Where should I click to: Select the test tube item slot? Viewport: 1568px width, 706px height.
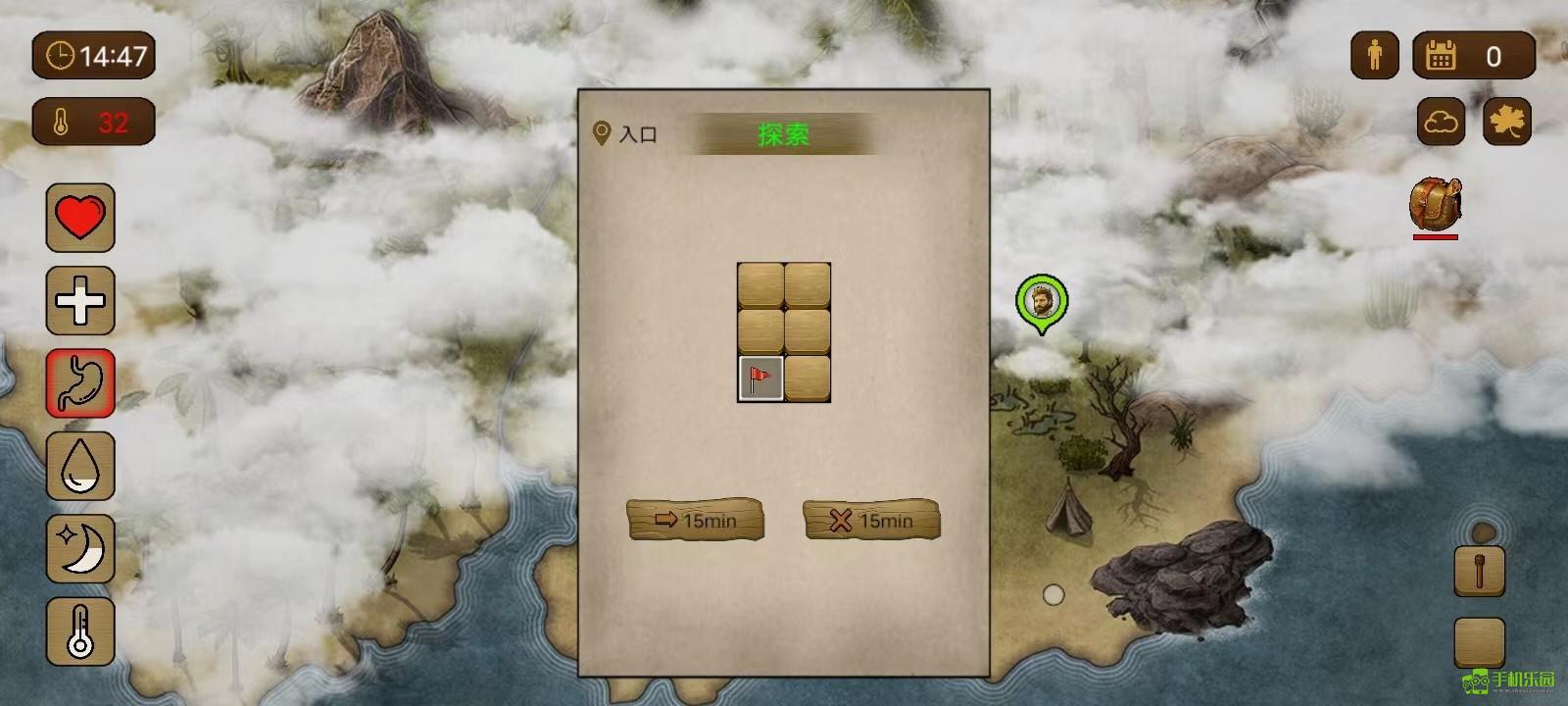[x=1480, y=569]
